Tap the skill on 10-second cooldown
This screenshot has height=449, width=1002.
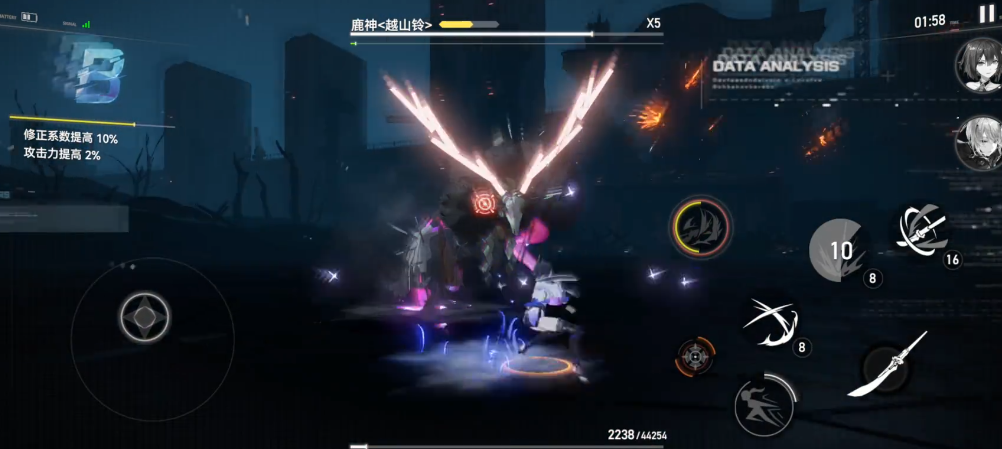(839, 249)
